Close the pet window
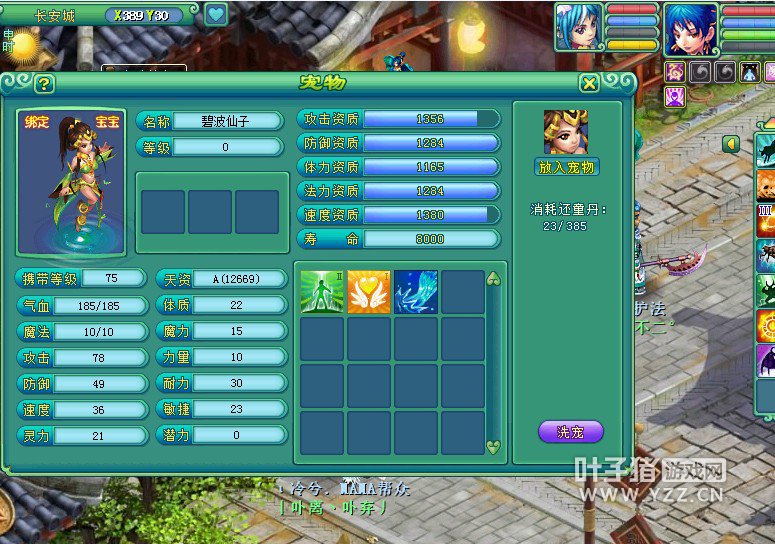775x544 pixels. [590, 83]
